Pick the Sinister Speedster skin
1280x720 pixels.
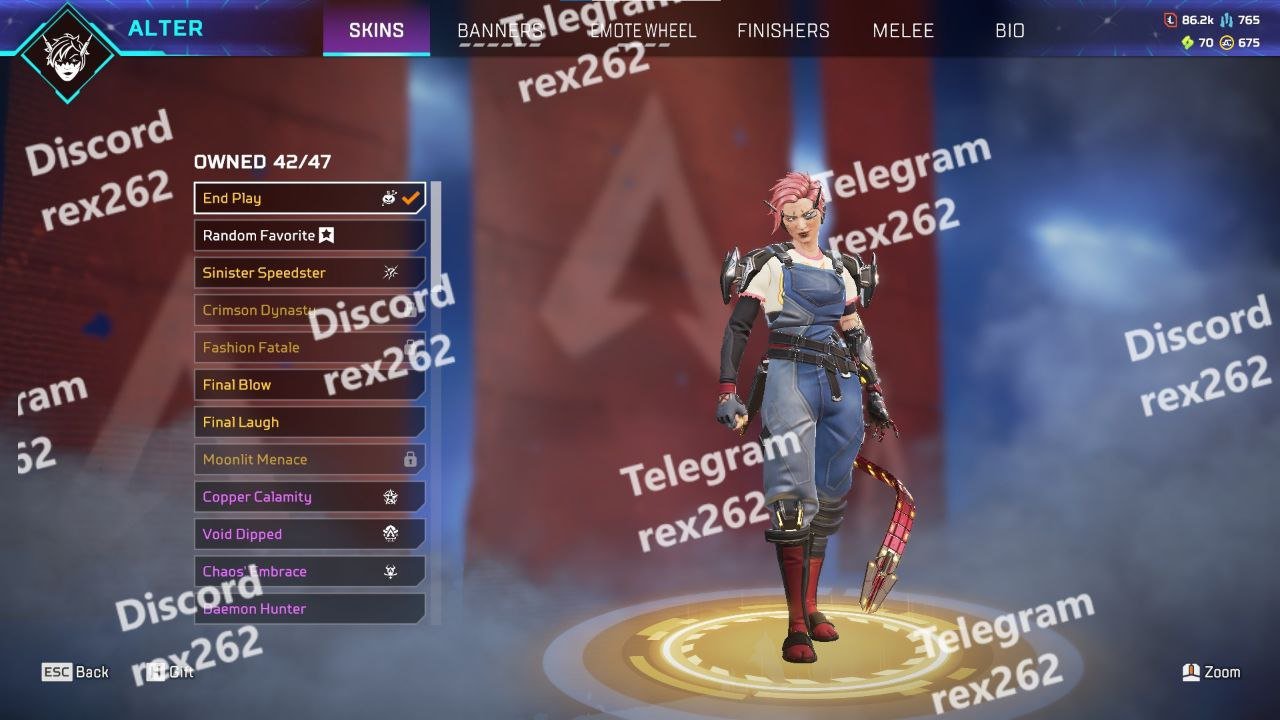(x=309, y=273)
